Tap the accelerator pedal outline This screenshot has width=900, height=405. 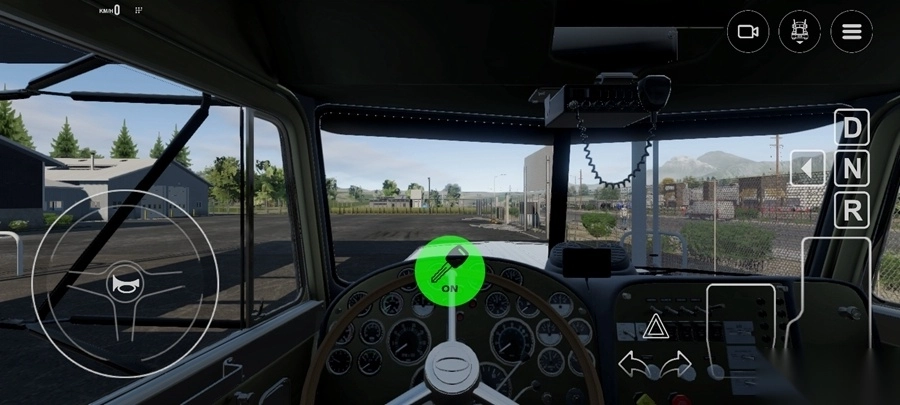[x=834, y=293]
